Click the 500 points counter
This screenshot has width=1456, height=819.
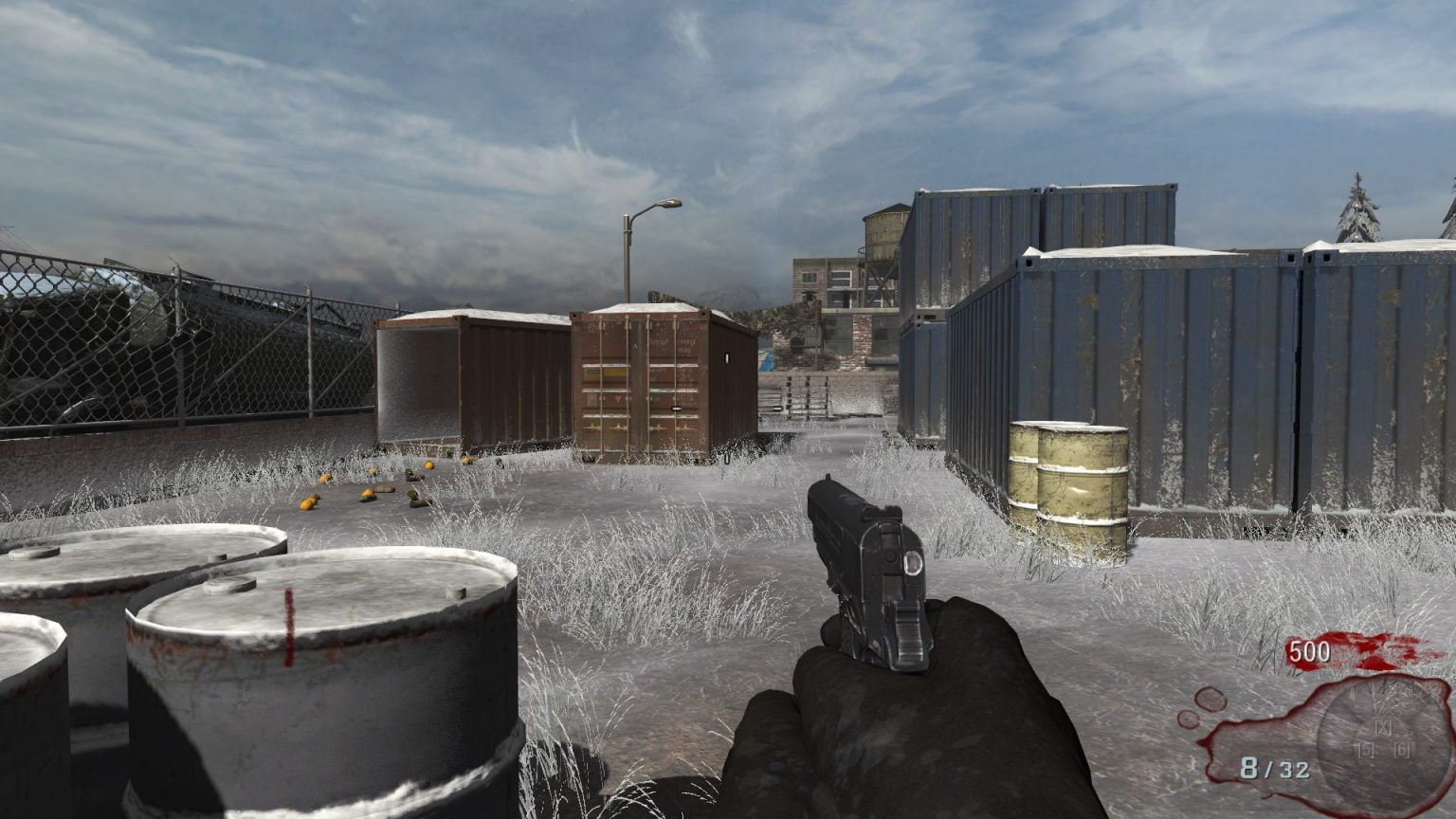tap(1309, 651)
